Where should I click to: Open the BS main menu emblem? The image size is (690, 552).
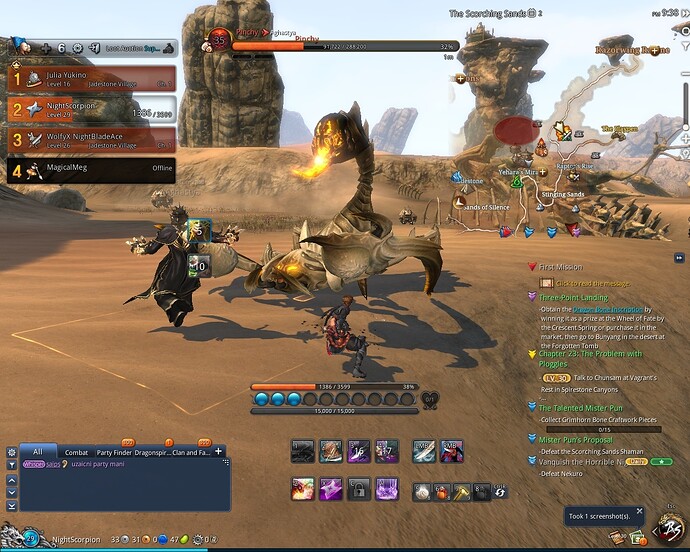click(669, 528)
